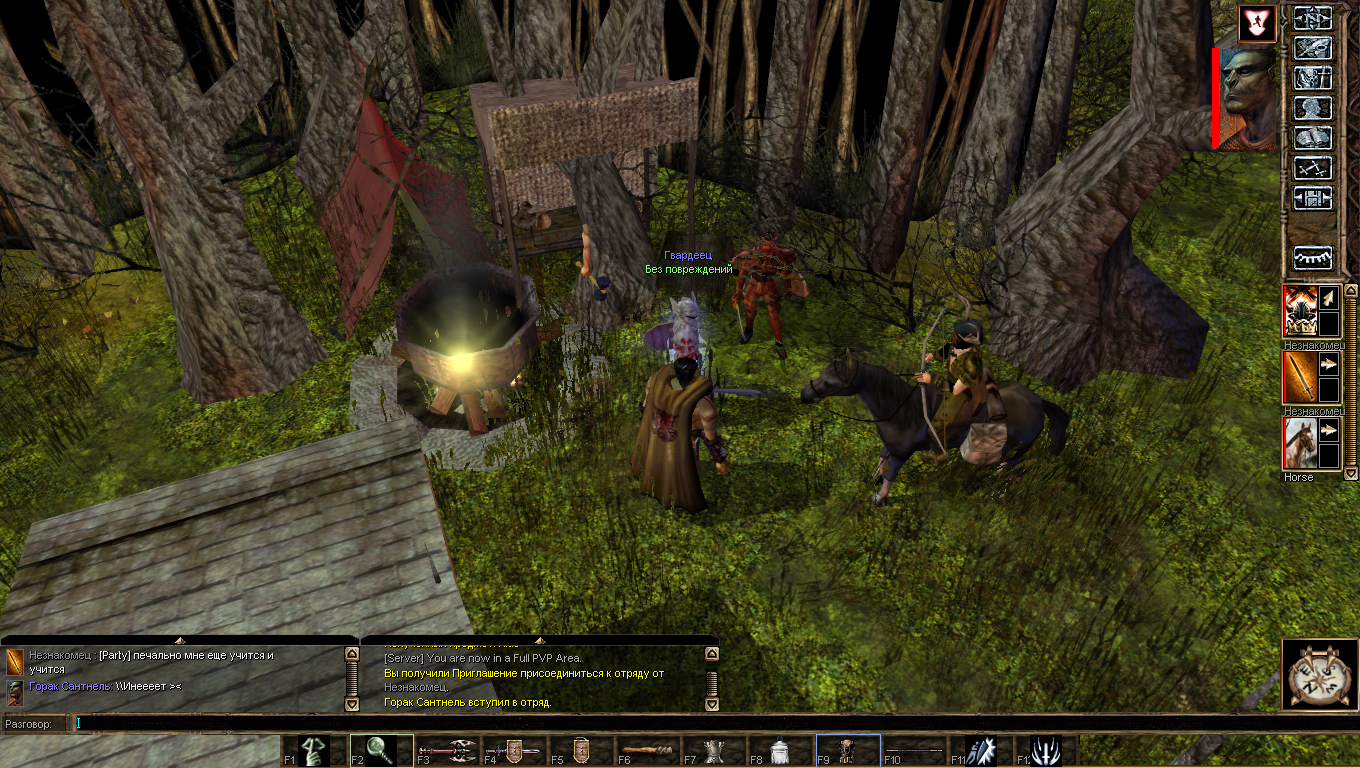
Task: Equip the double axe in slot F3
Action: 447,751
